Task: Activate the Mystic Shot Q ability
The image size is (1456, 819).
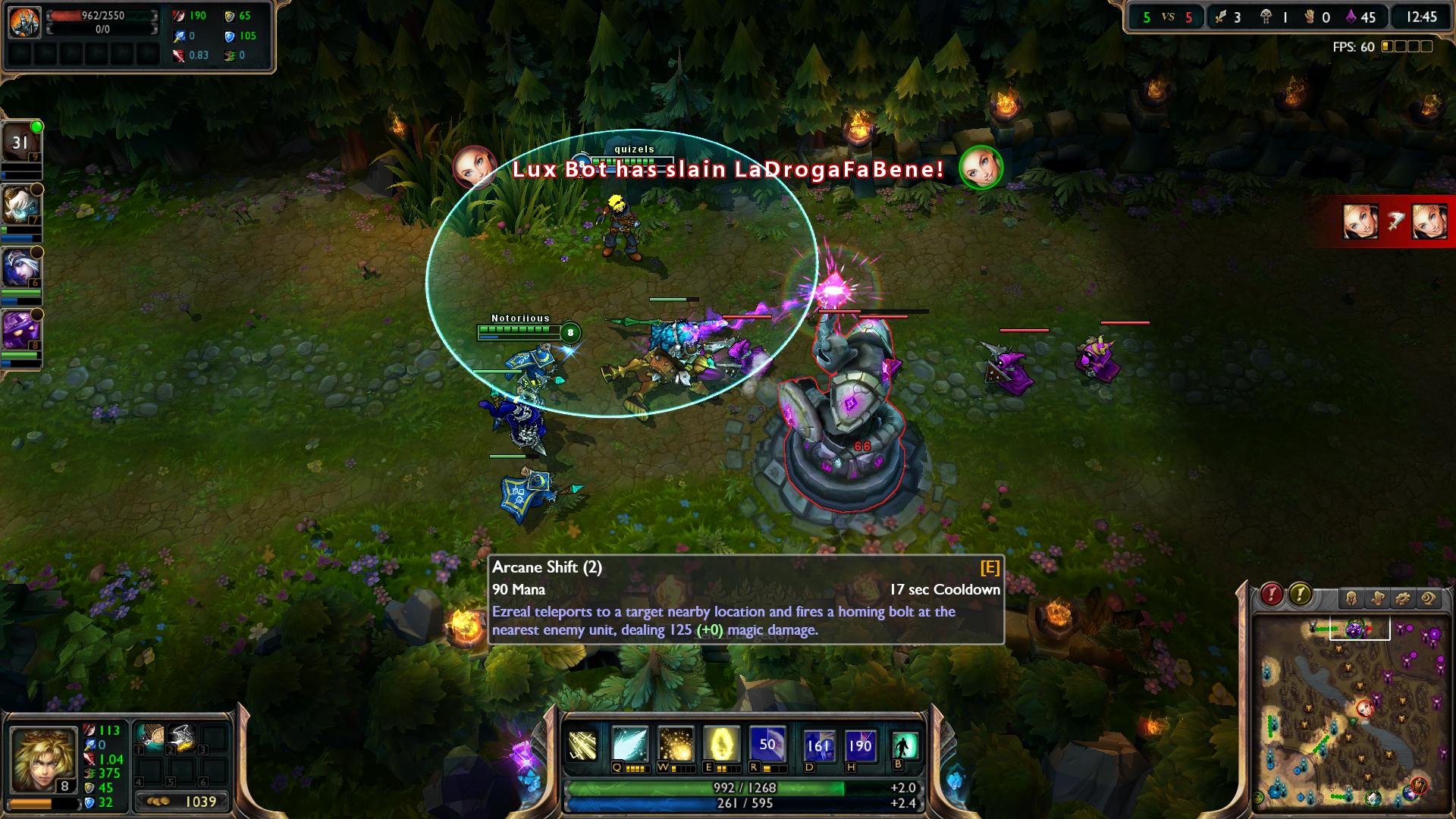Action: (629, 745)
